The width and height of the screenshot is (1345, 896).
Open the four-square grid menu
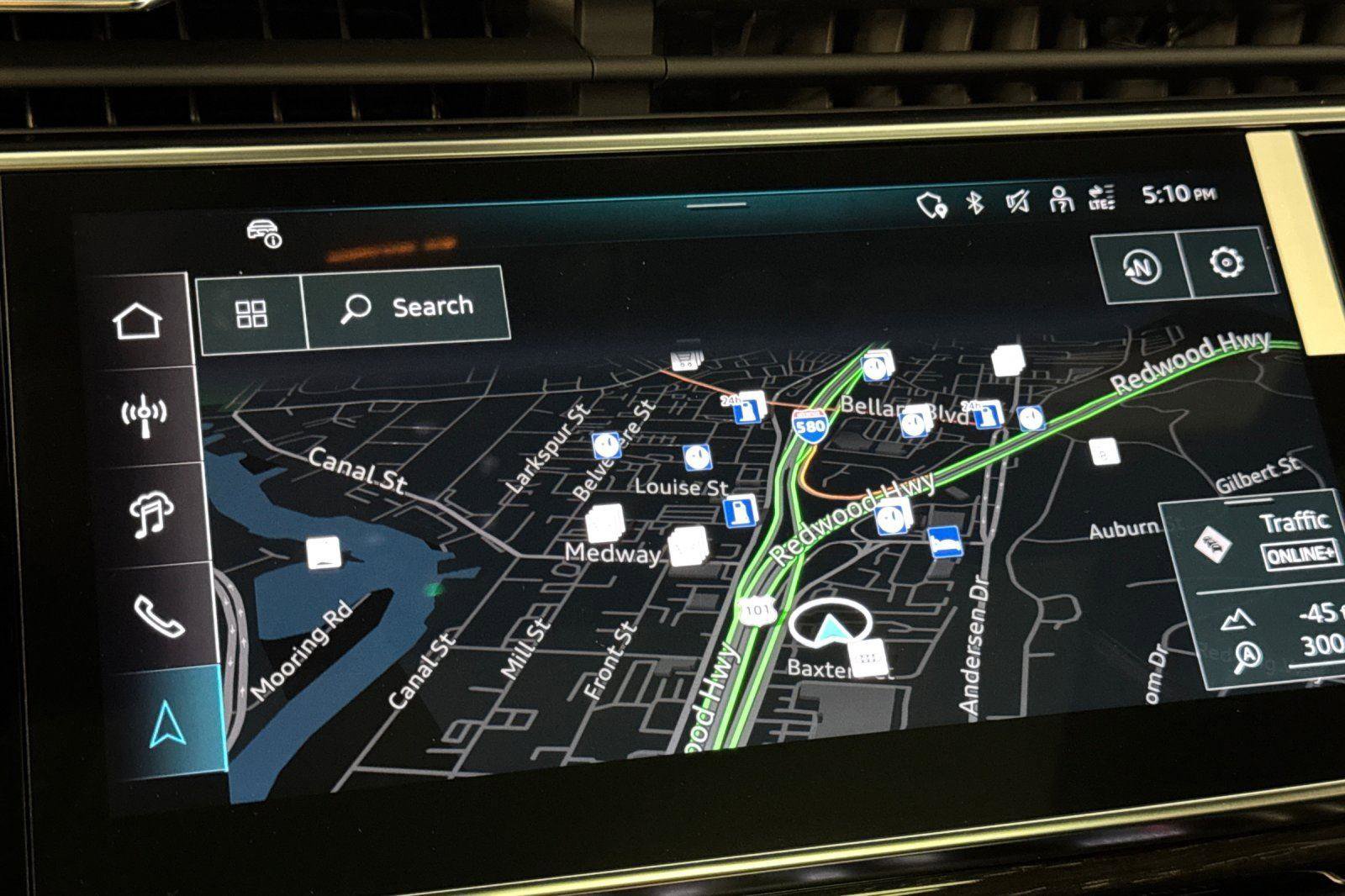(251, 314)
